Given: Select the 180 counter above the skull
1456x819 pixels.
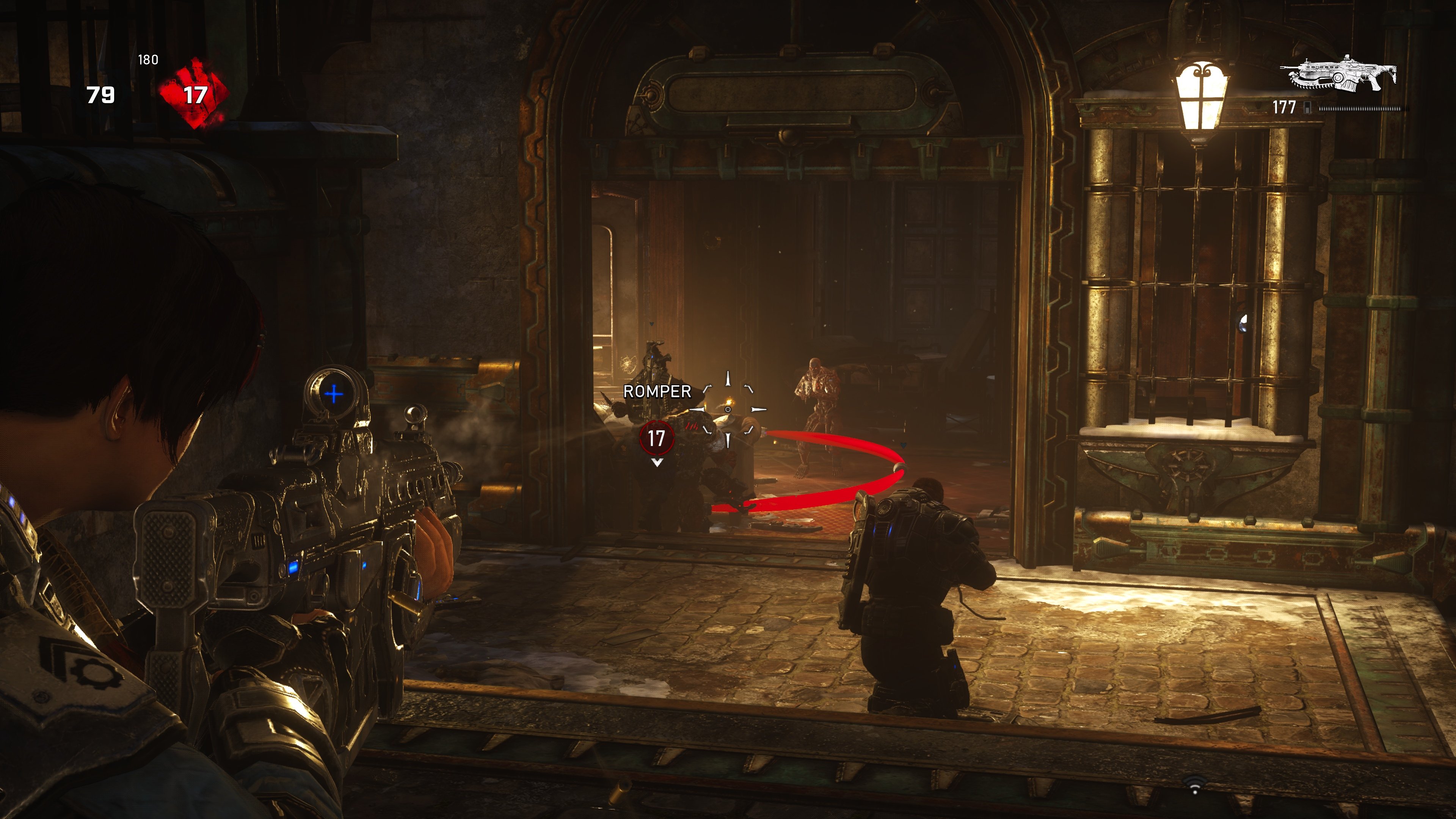Looking at the screenshot, I should tap(149, 58).
